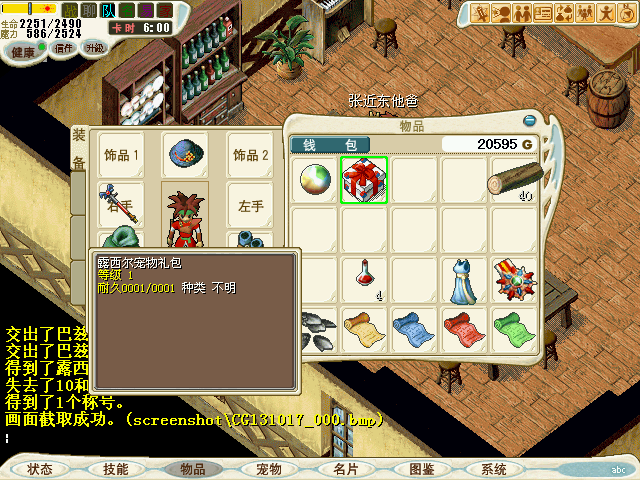This screenshot has width=640, height=480.
Task: Select the red potion flask
Action: click(x=364, y=276)
